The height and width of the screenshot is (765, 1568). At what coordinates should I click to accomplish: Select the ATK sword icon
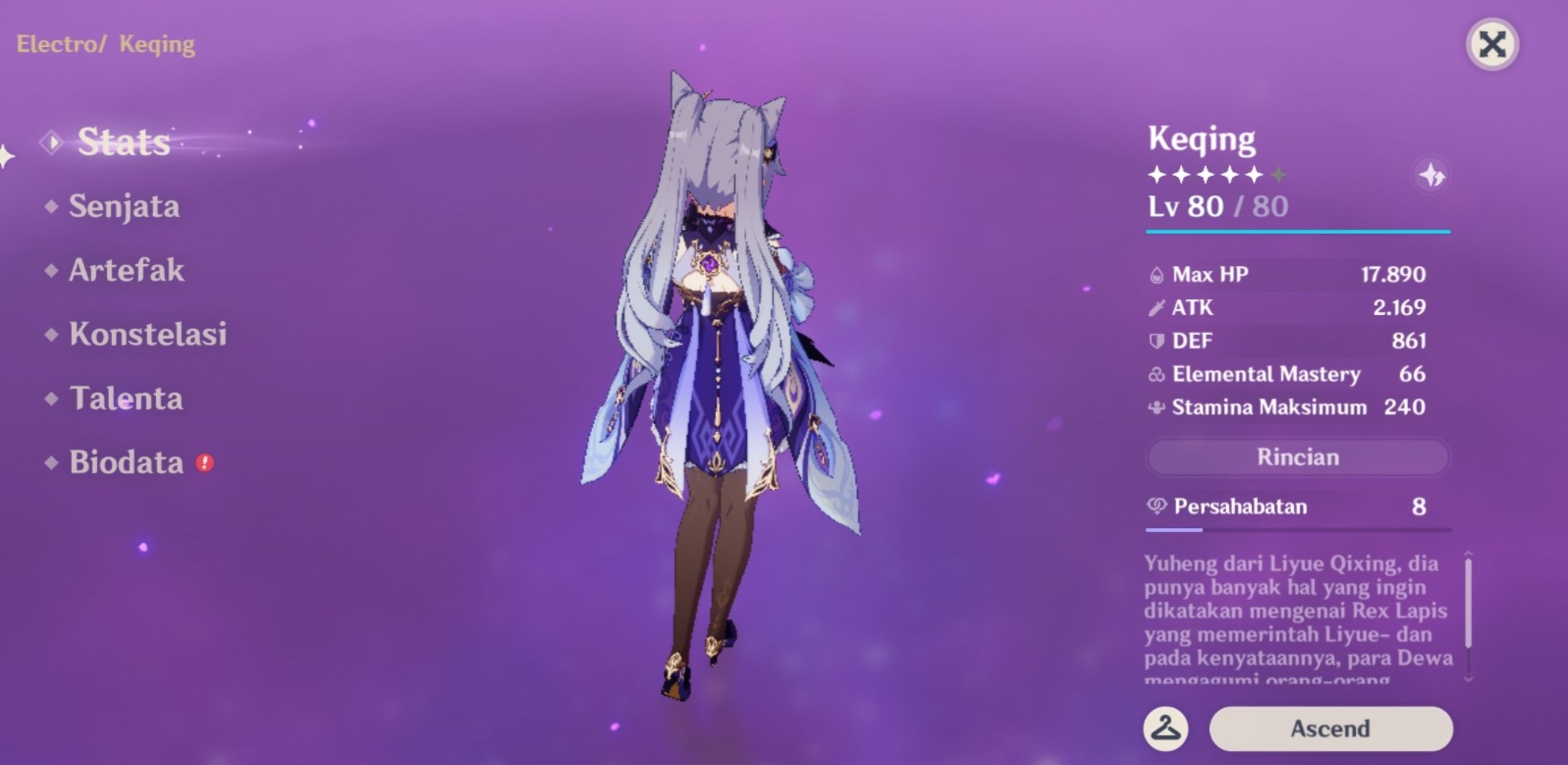point(1159,307)
